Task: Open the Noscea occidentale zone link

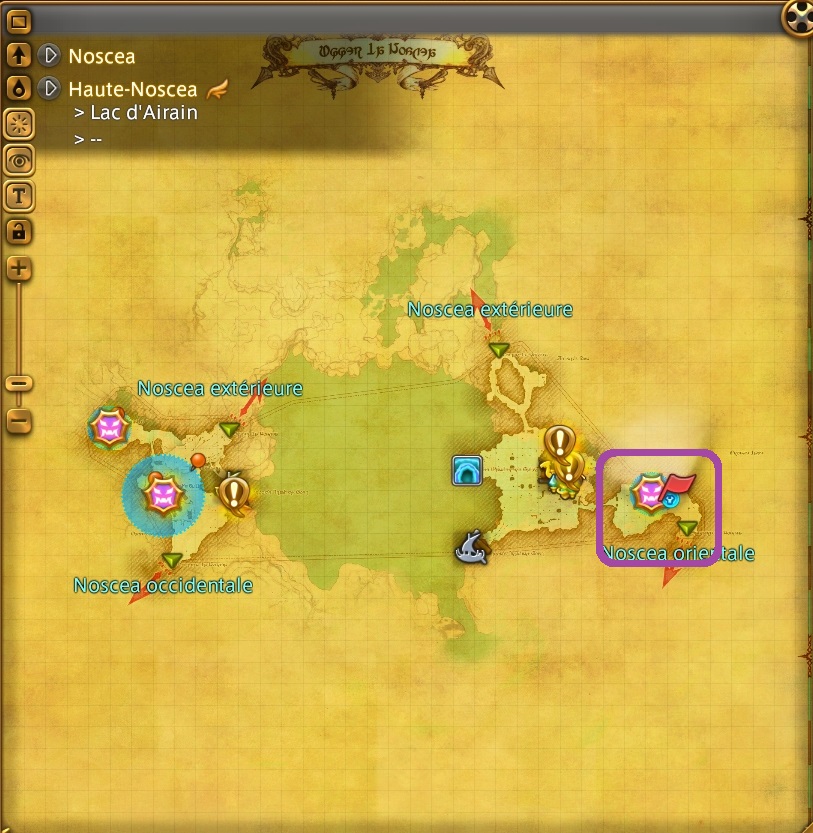Action: (x=163, y=585)
